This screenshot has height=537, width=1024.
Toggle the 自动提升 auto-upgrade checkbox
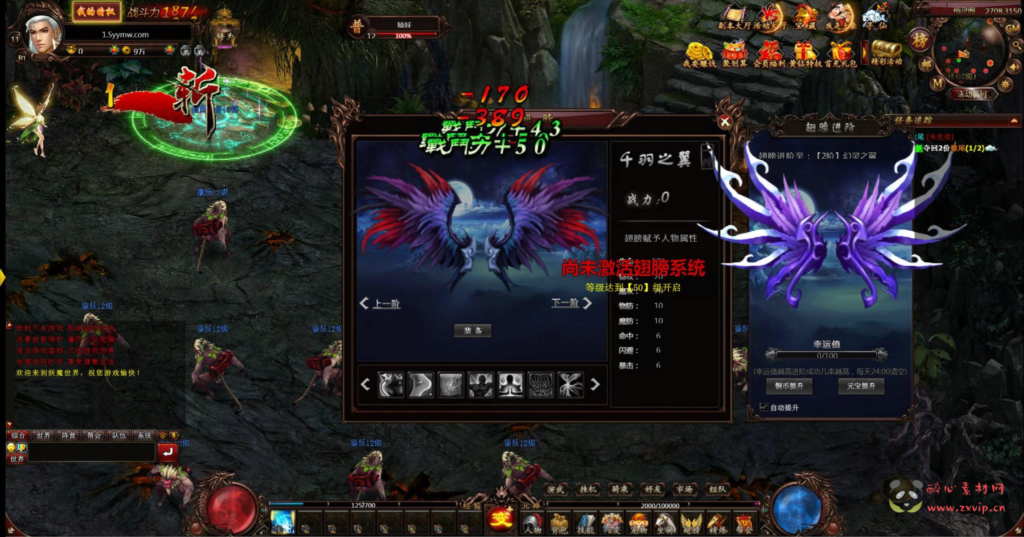coord(765,407)
